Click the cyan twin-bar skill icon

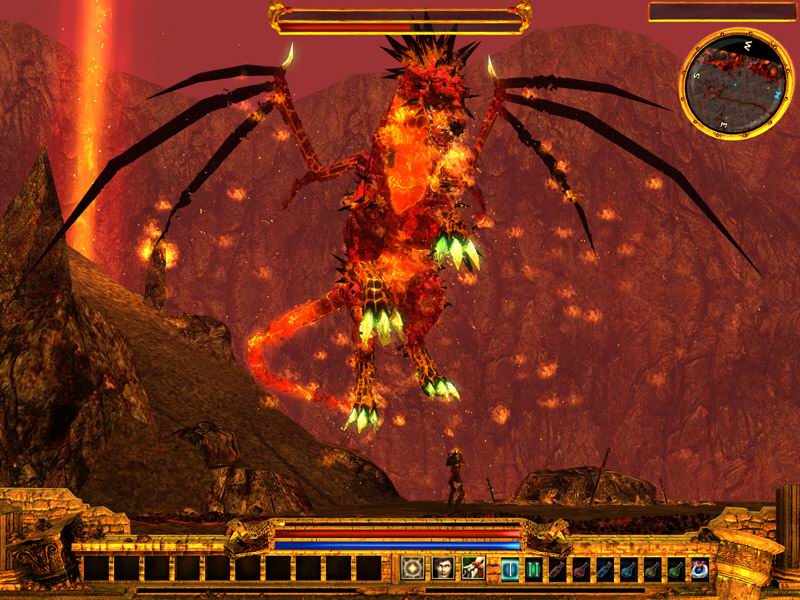[510, 569]
